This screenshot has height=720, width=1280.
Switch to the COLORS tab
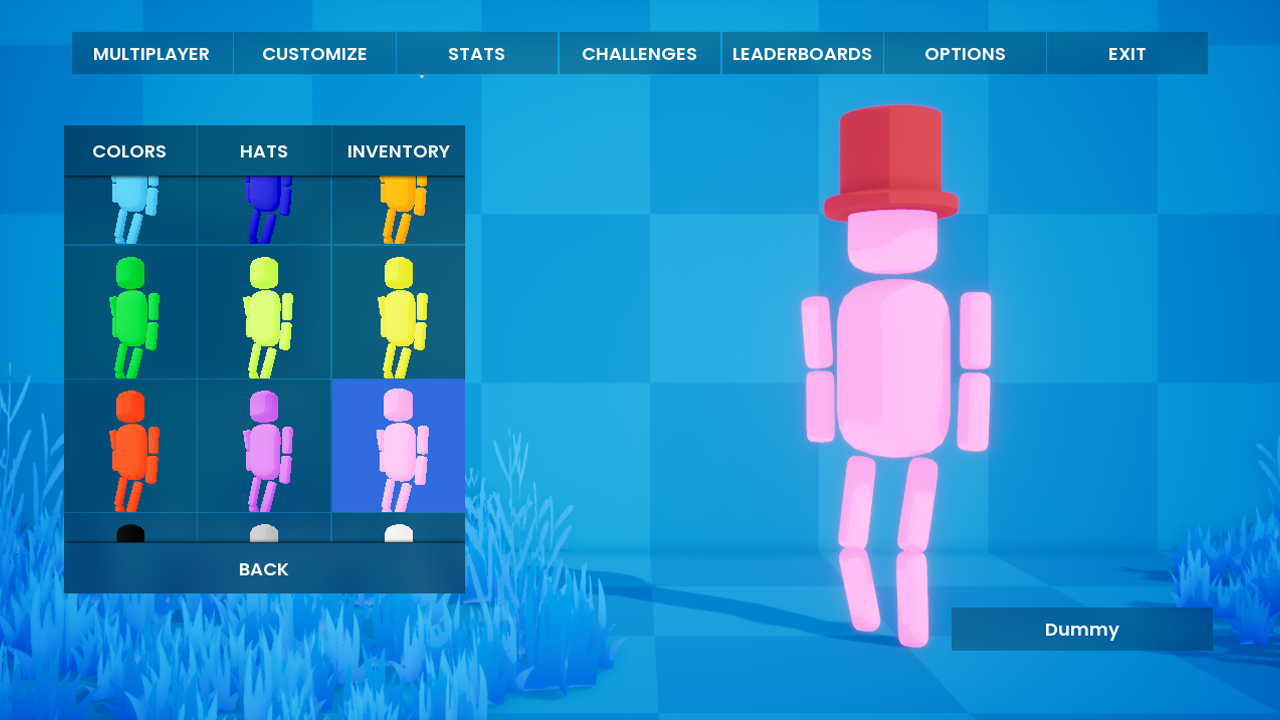(x=129, y=151)
